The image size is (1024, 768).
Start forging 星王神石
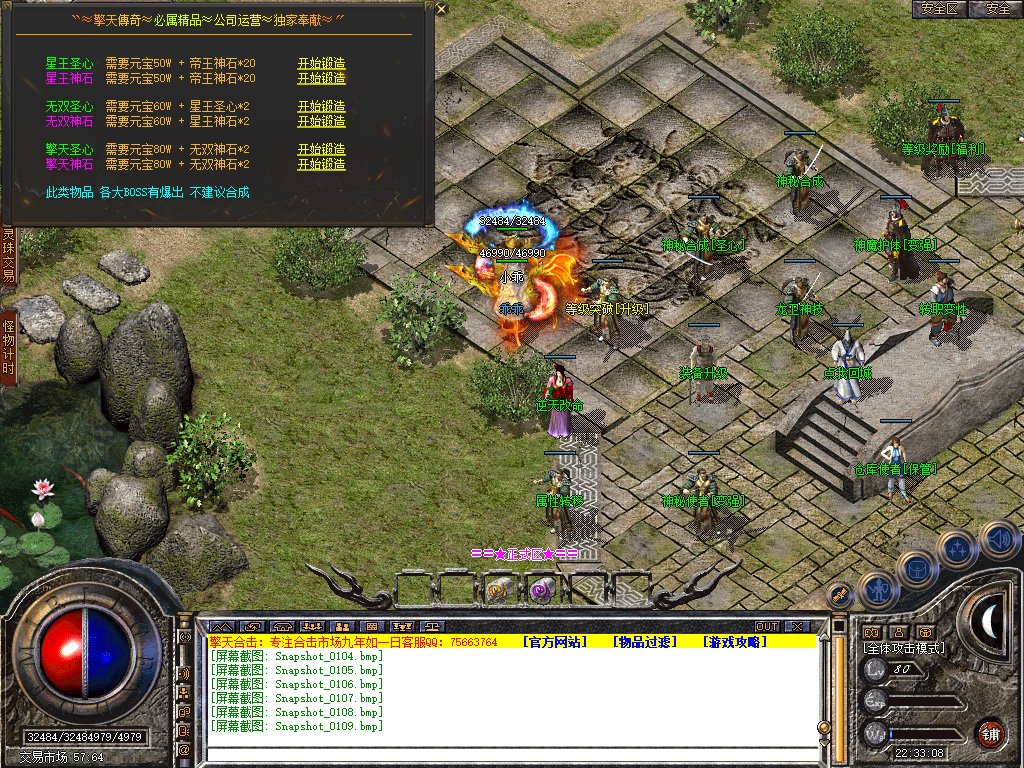[x=321, y=78]
